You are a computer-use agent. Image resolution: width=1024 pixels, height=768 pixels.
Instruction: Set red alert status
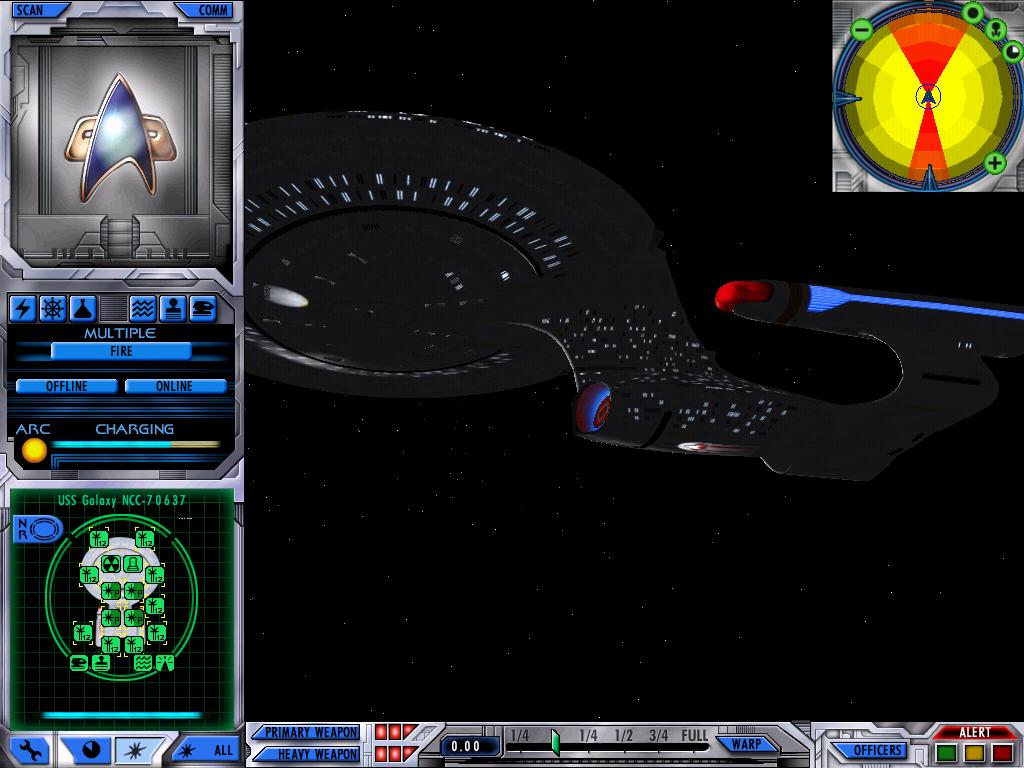click(x=1002, y=752)
